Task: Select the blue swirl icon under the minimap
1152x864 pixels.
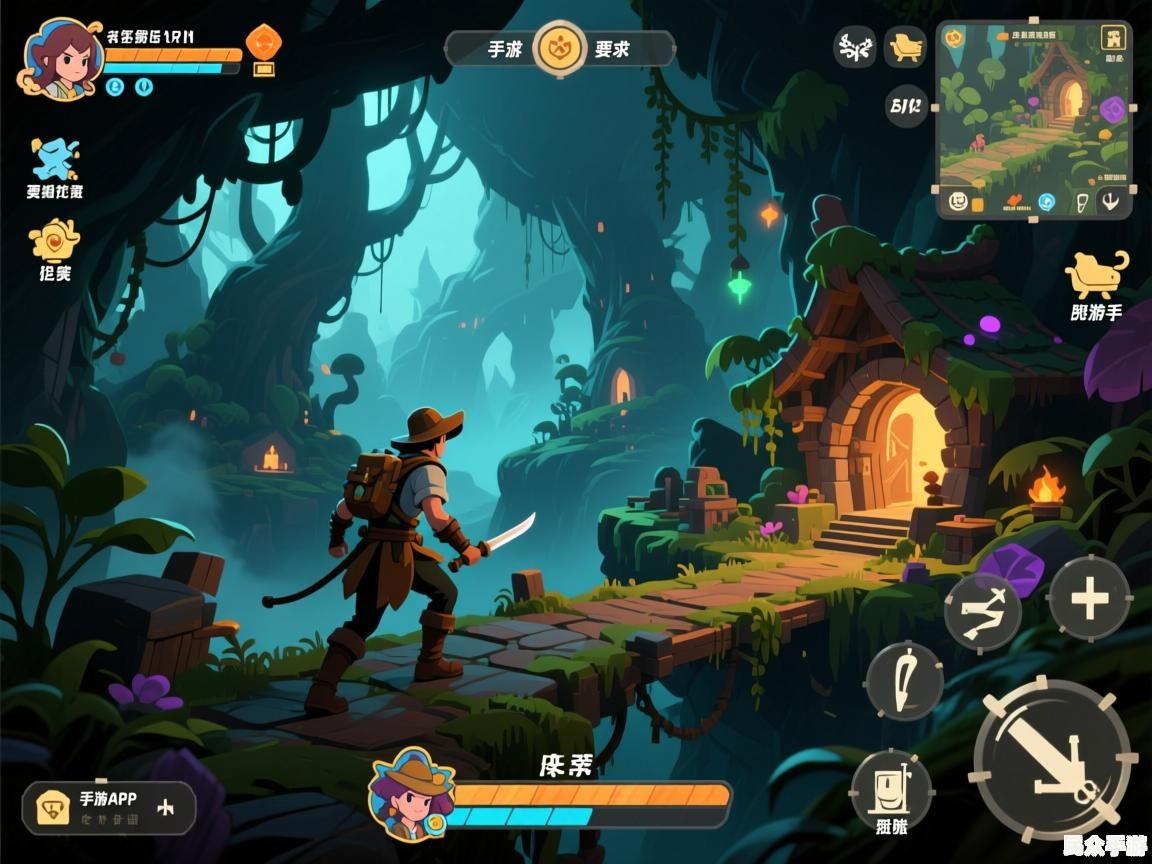Action: pos(1047,201)
